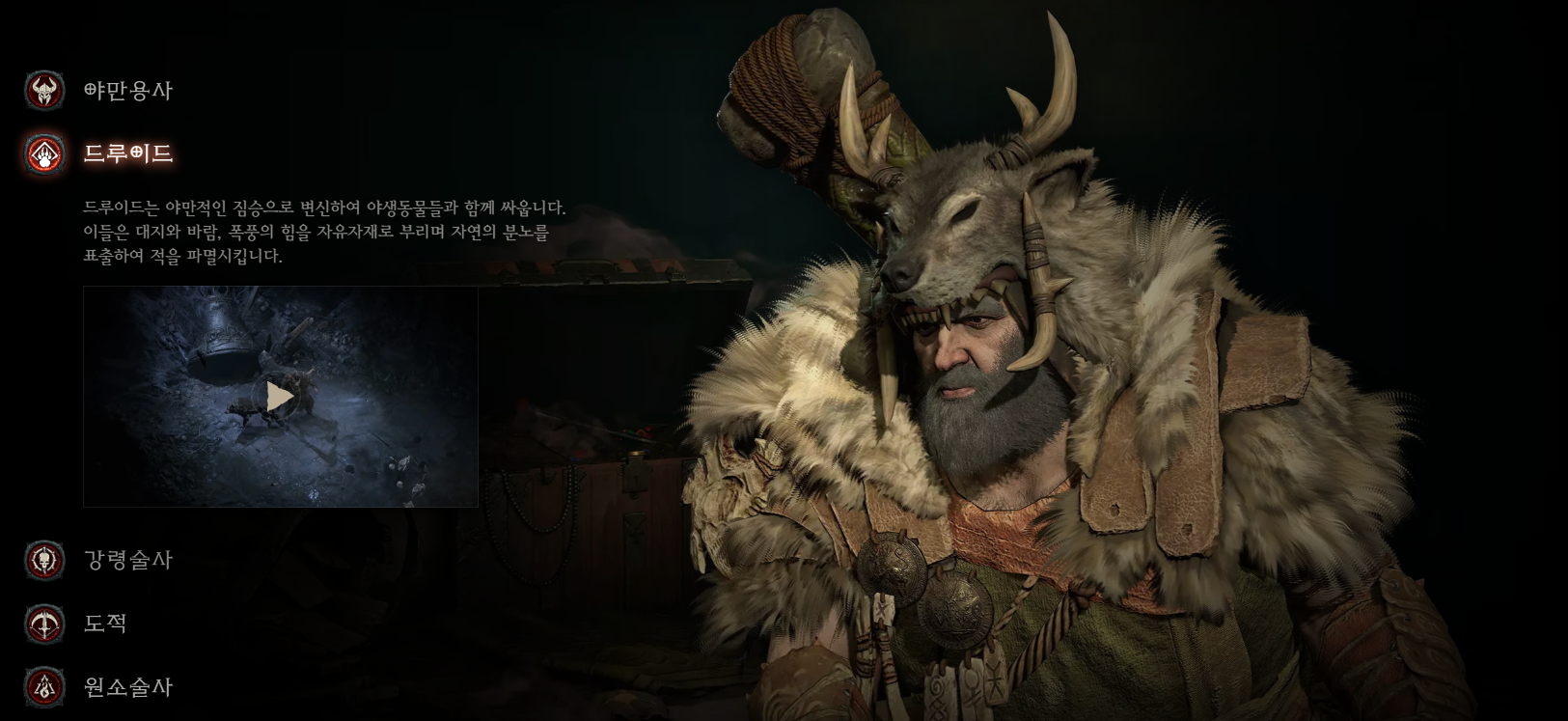This screenshot has width=1568, height=721.
Task: Click the gameplay video preview thumbnail
Action: [x=282, y=395]
